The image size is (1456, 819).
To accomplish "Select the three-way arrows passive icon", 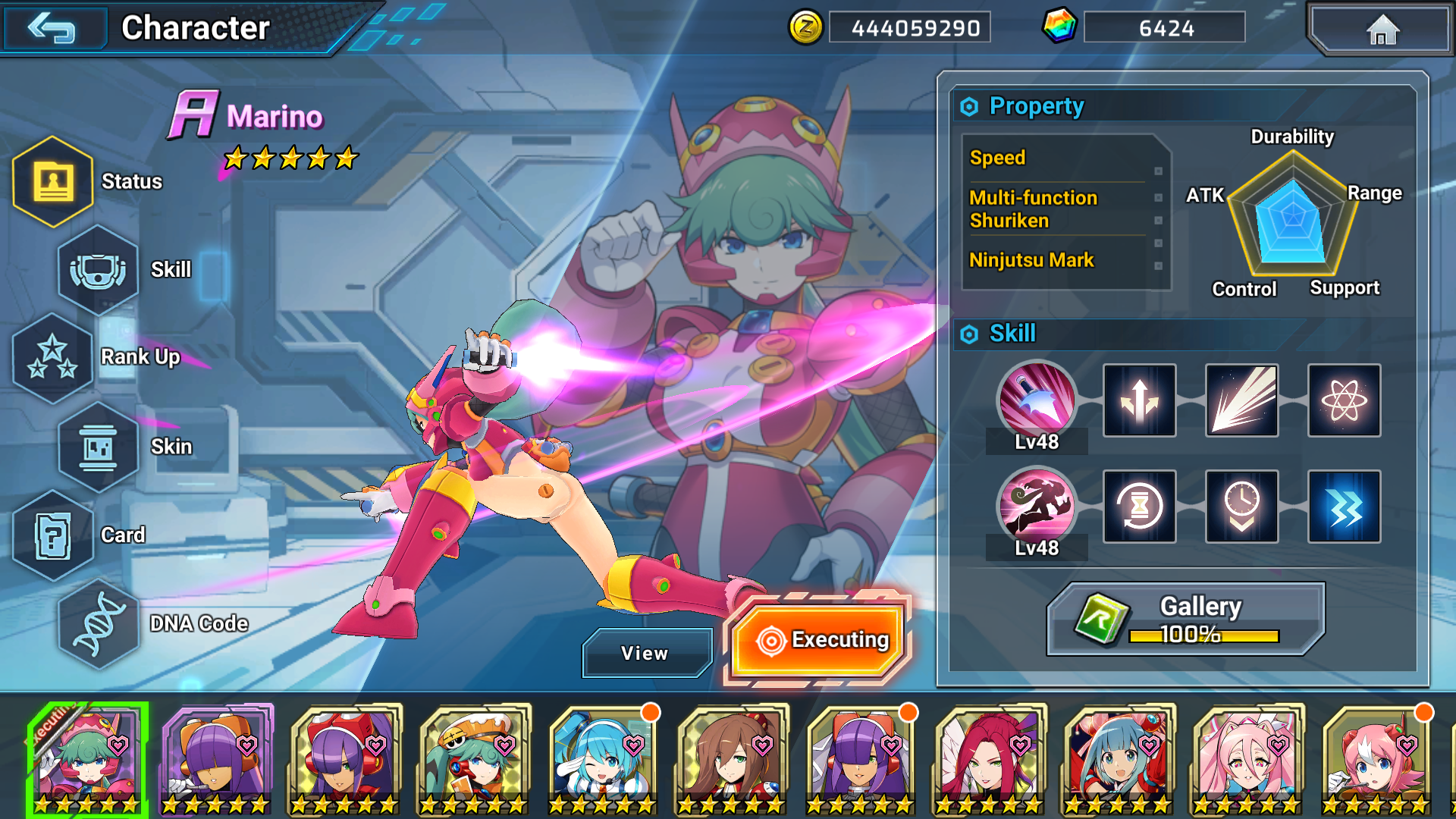I will coord(1139,400).
